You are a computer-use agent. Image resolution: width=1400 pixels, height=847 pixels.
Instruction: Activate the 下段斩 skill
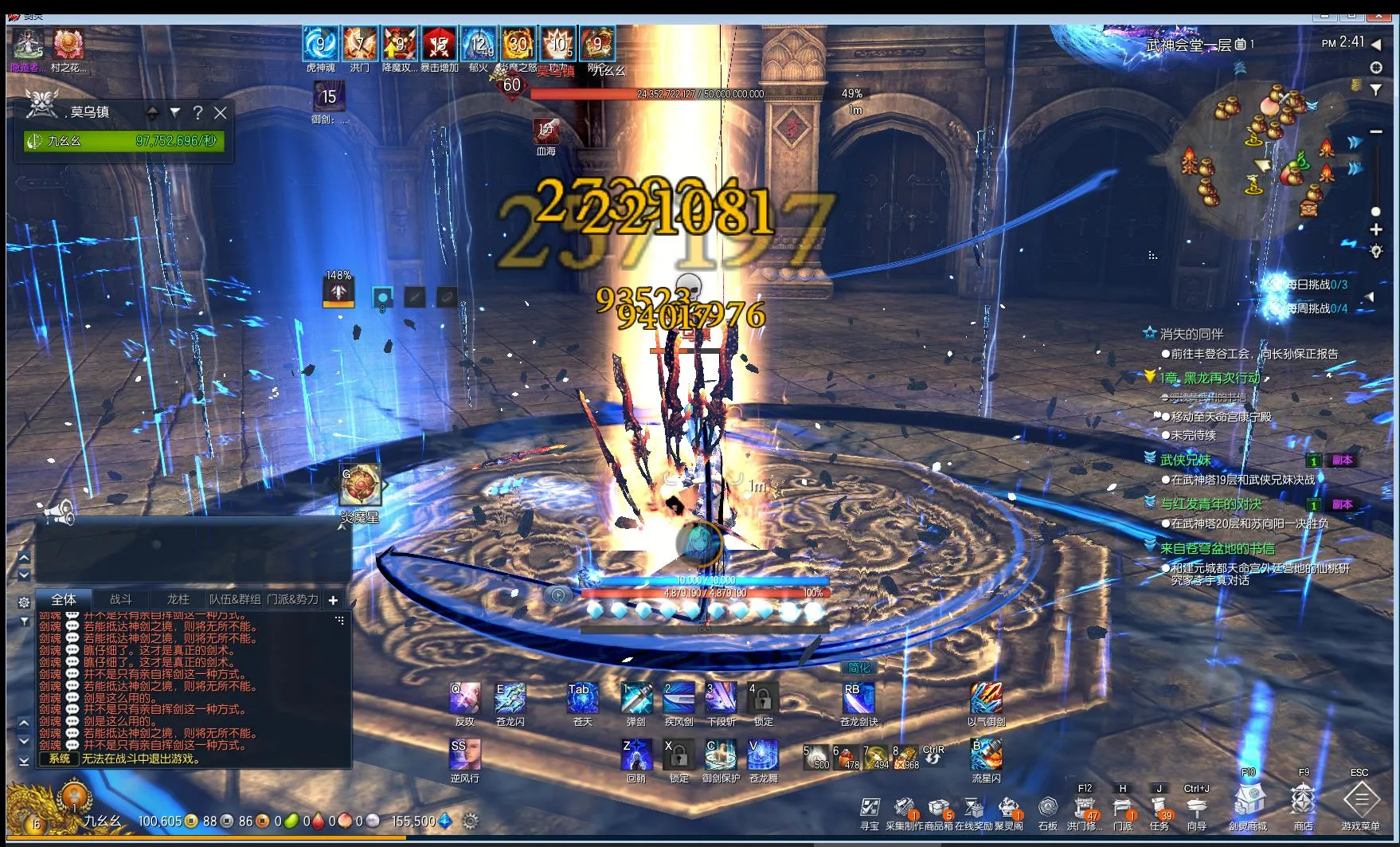click(721, 699)
